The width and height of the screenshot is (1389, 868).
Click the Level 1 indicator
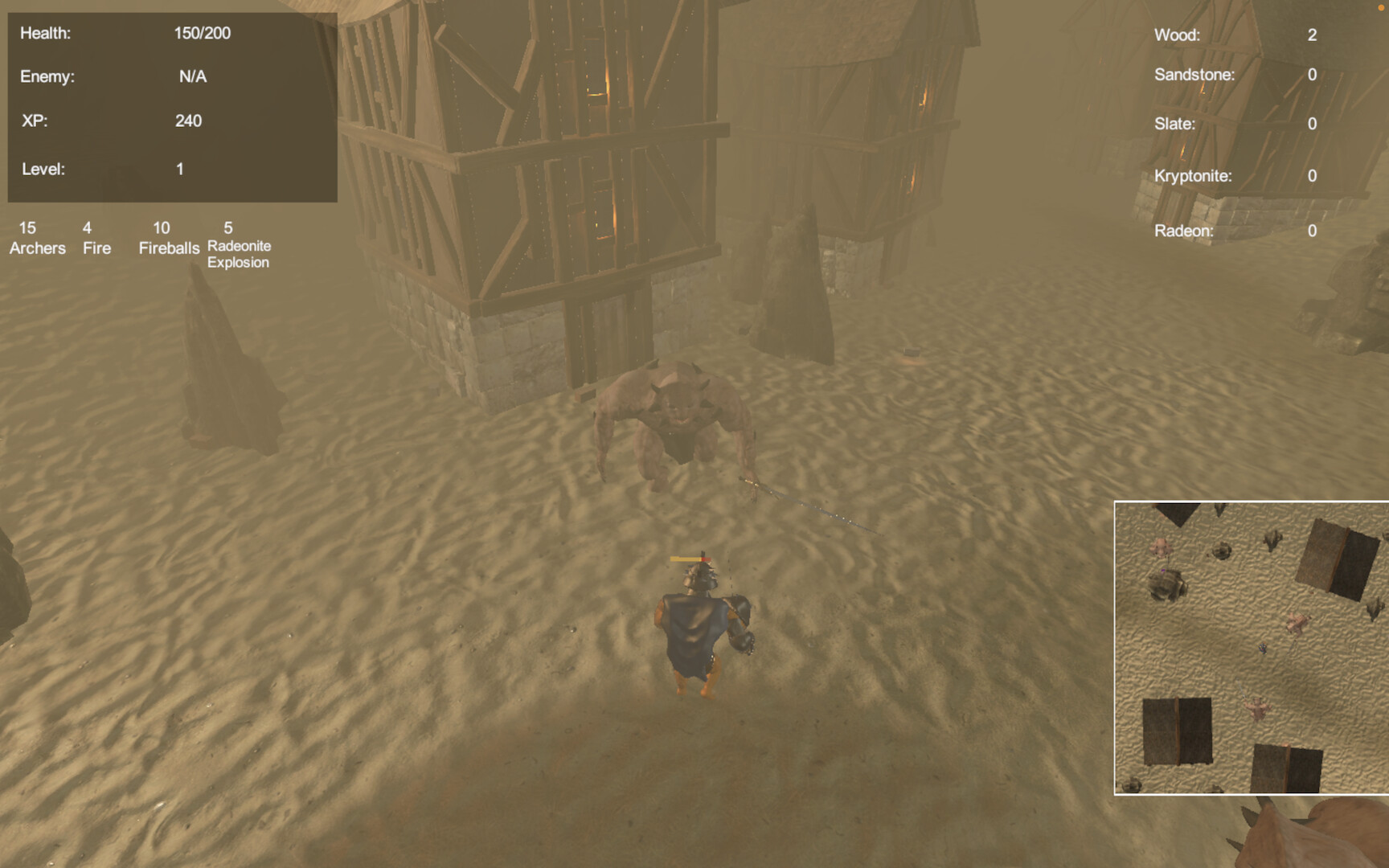click(x=180, y=169)
